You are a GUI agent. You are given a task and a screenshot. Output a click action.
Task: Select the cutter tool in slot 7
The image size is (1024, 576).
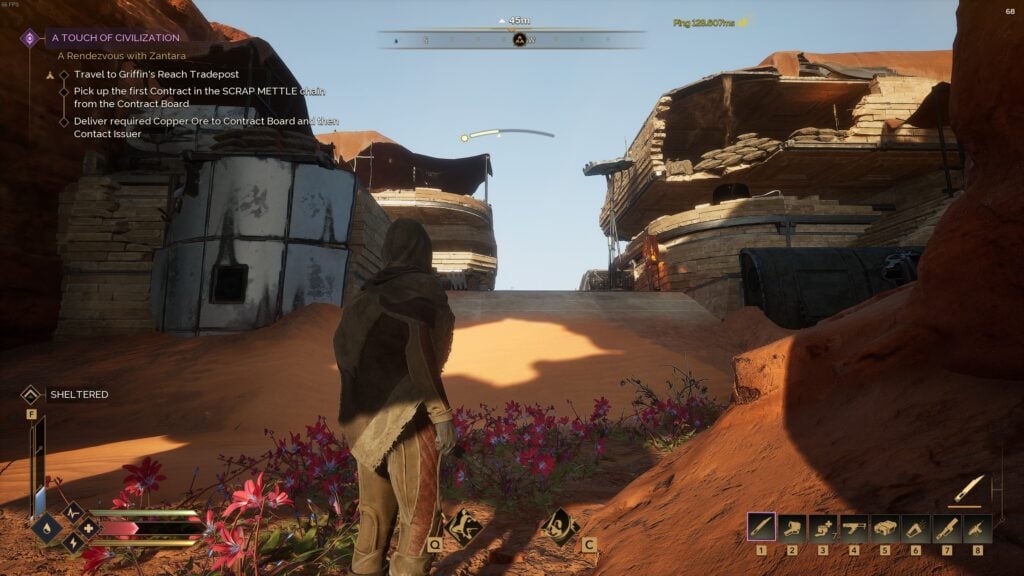coord(946,527)
